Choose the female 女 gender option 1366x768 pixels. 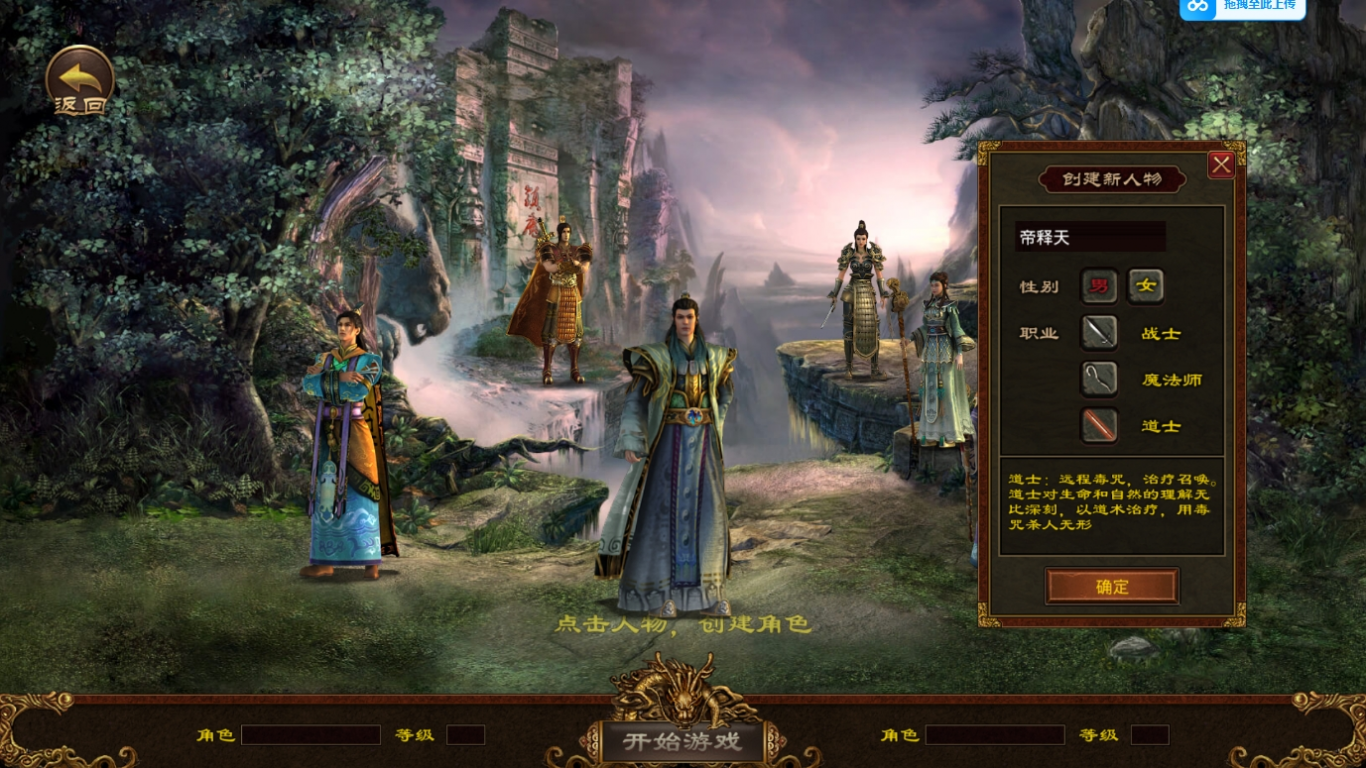(x=1146, y=286)
